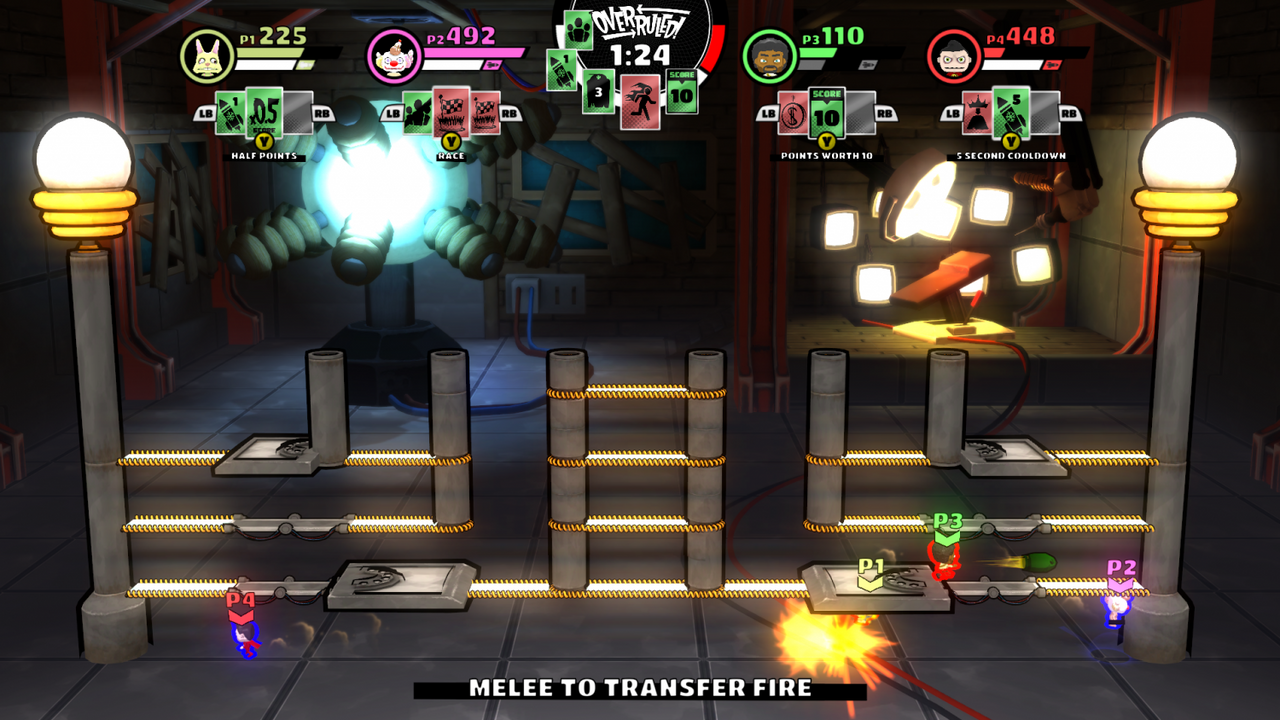Expand P3's LB card tab

pos(769,114)
